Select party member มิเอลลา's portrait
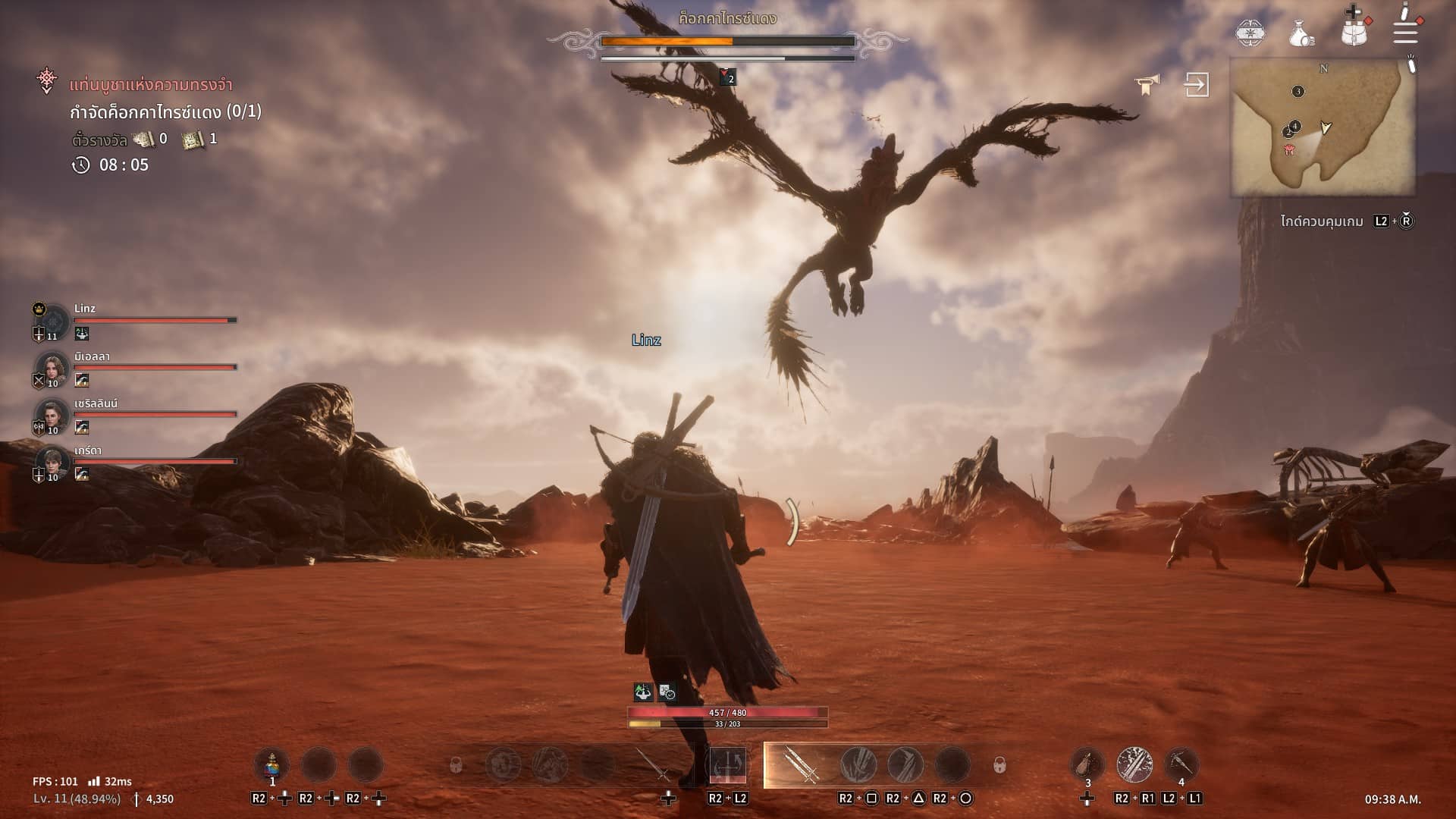This screenshot has height=819, width=1456. tap(52, 369)
